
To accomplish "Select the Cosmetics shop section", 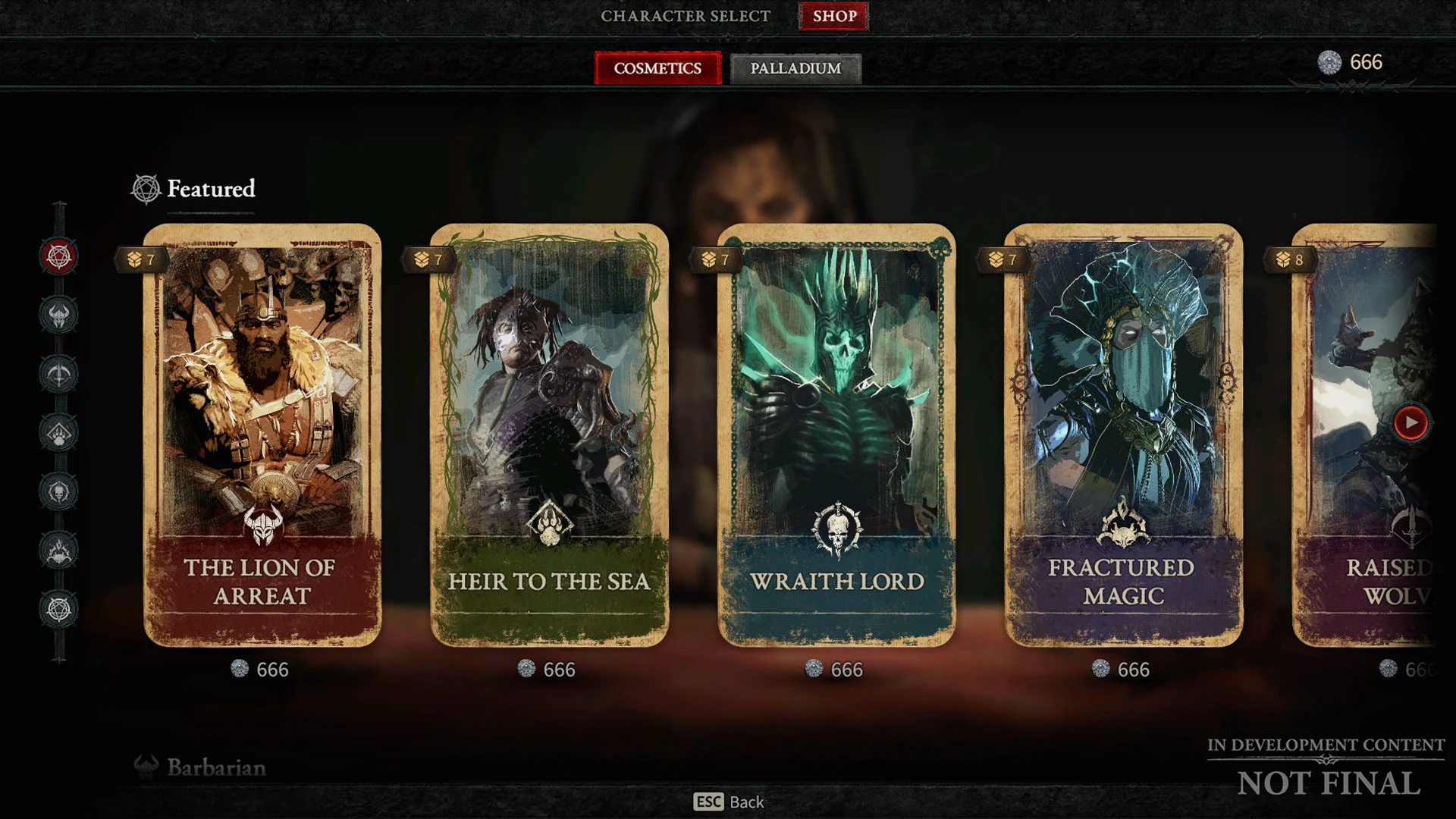I will coord(657,68).
